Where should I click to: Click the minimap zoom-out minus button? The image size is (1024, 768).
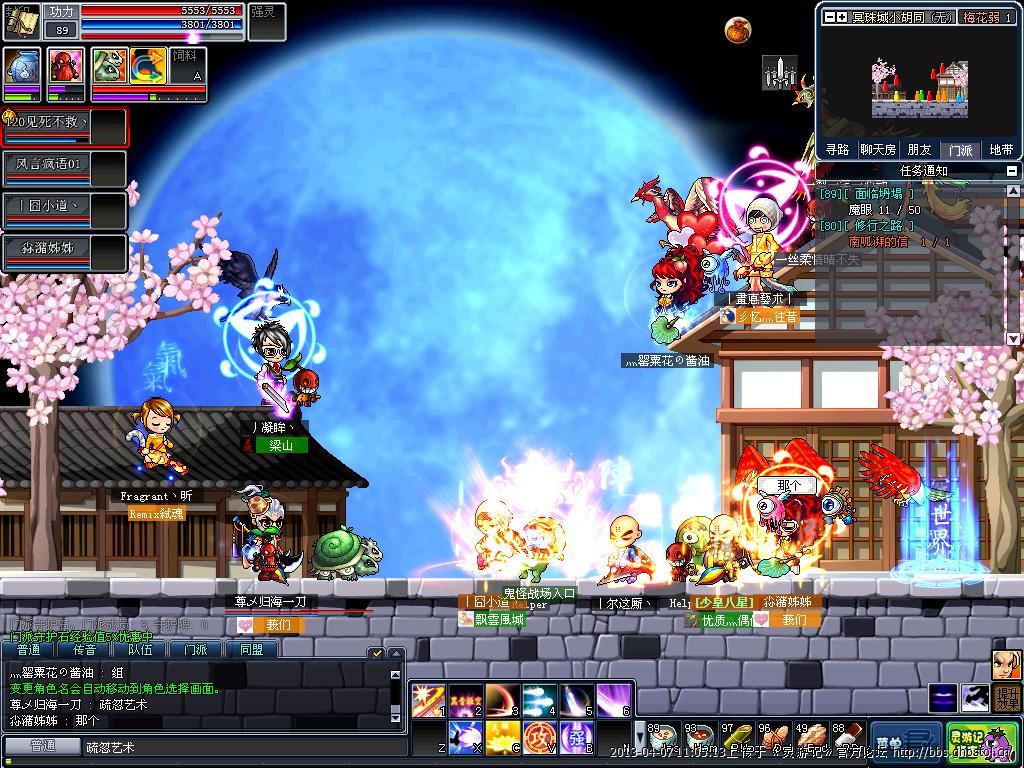[x=828, y=17]
